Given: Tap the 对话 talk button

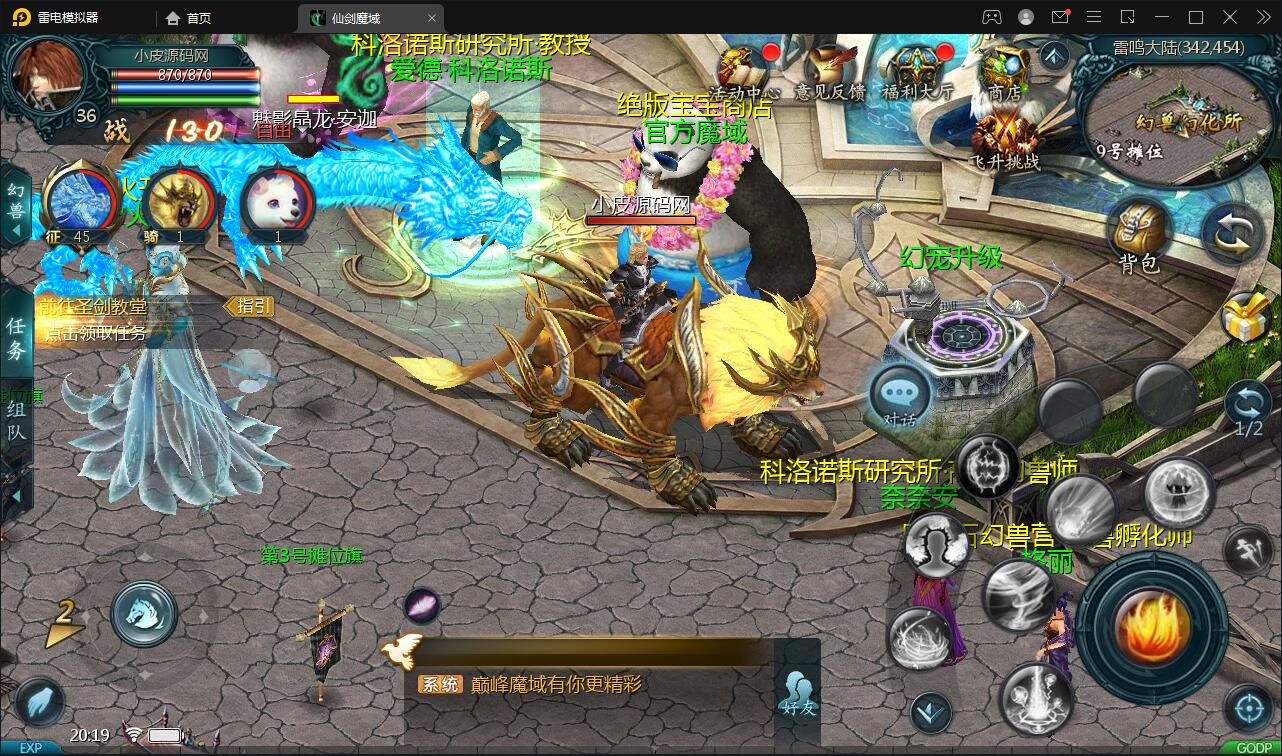Looking at the screenshot, I should [900, 398].
